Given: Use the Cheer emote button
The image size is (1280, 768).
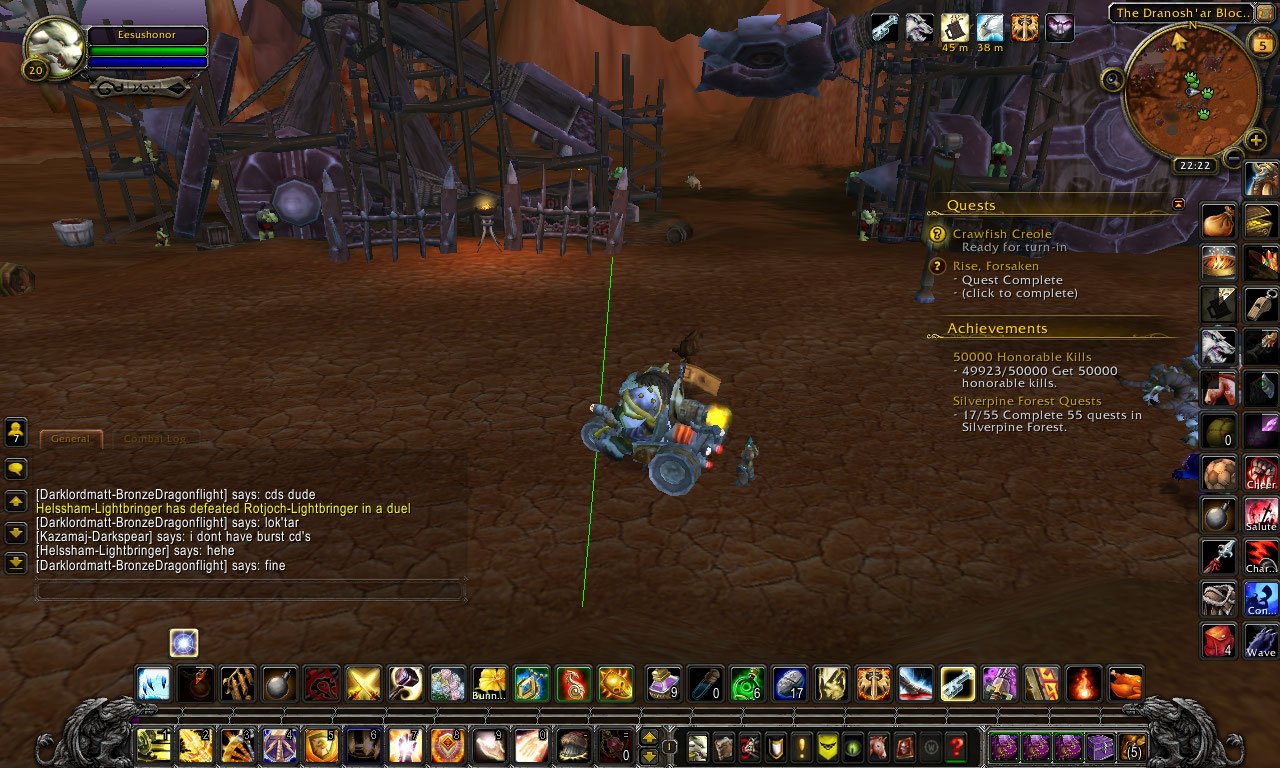Looking at the screenshot, I should point(1261,471).
